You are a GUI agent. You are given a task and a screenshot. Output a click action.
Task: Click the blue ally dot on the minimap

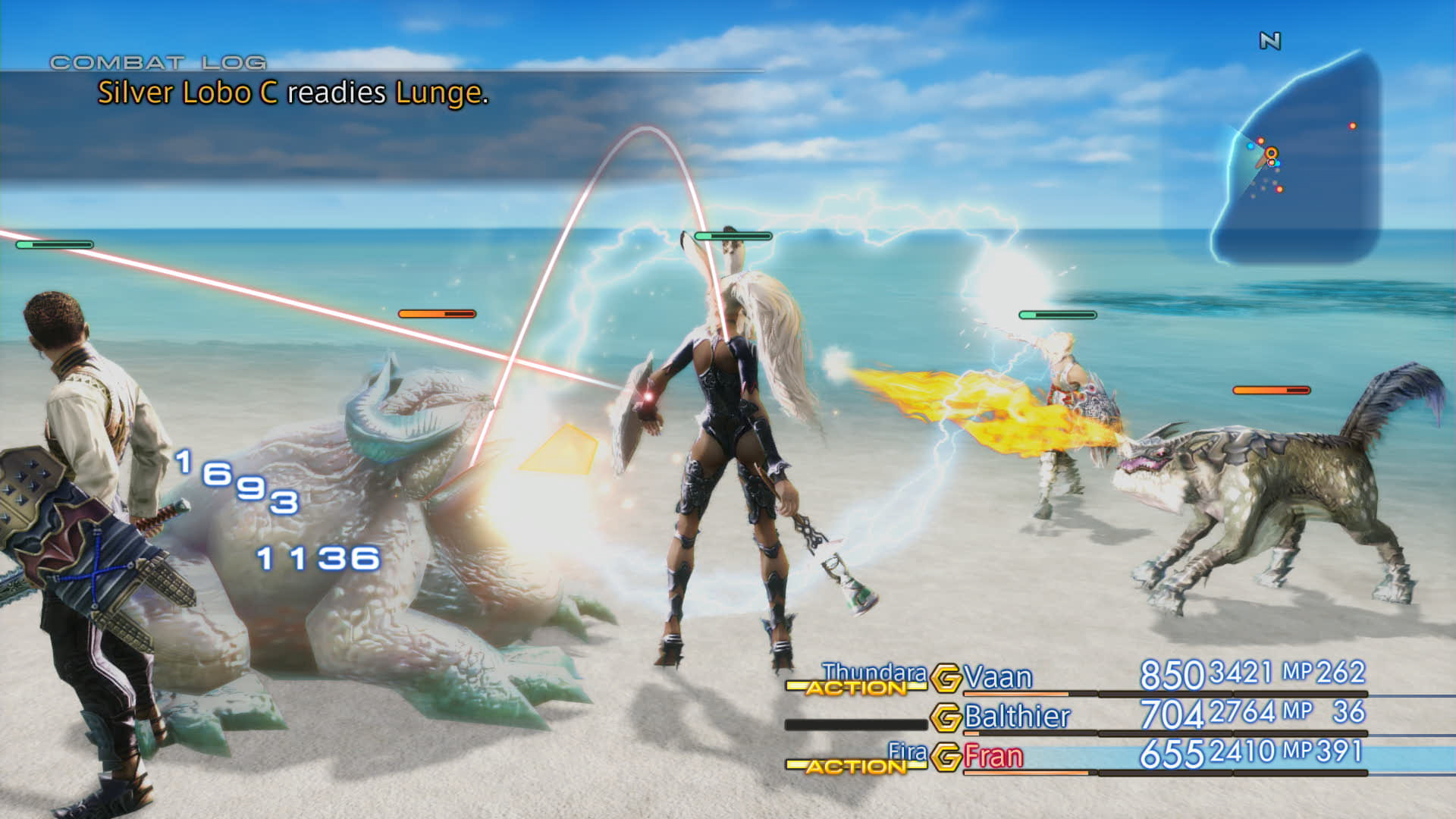click(x=1250, y=146)
